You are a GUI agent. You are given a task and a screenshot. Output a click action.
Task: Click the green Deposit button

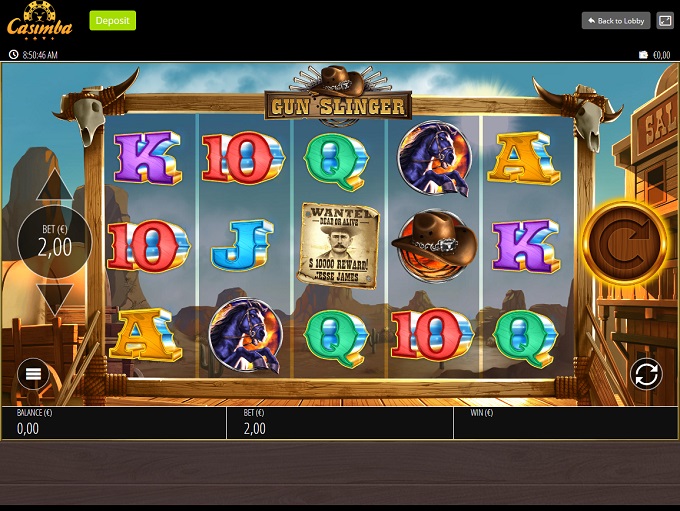pos(113,20)
